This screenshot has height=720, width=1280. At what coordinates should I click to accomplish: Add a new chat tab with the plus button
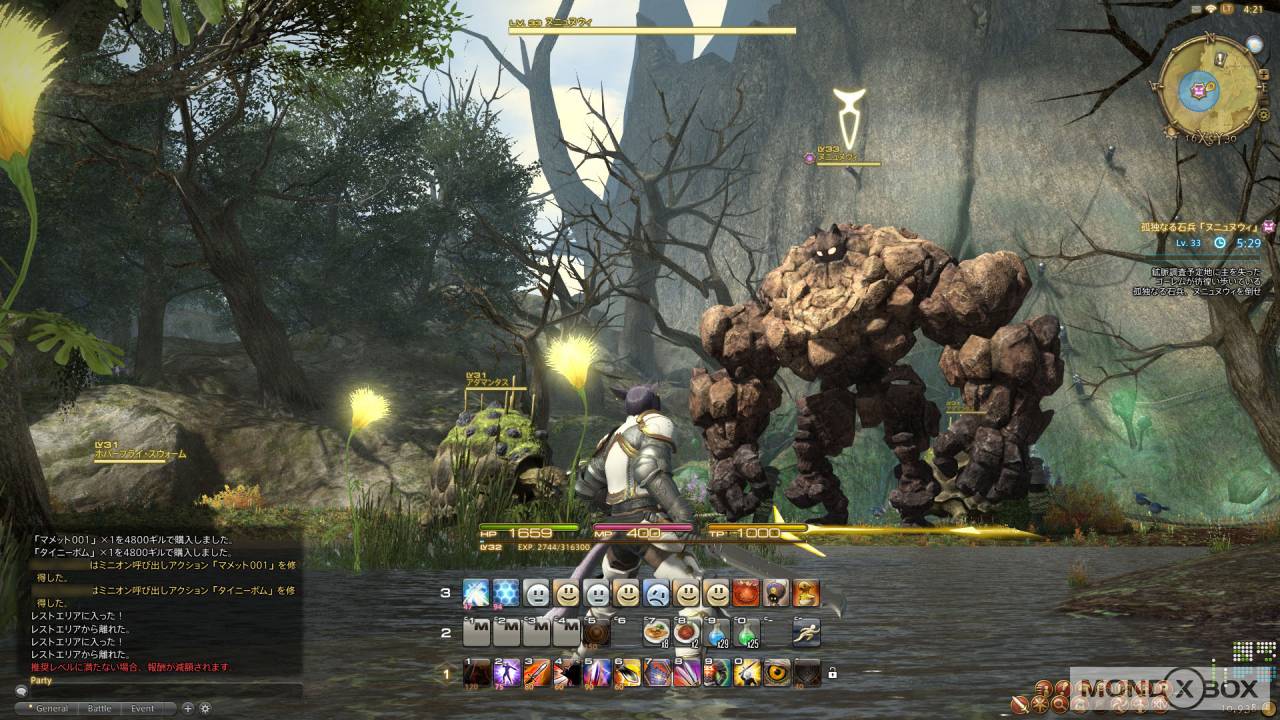point(188,708)
